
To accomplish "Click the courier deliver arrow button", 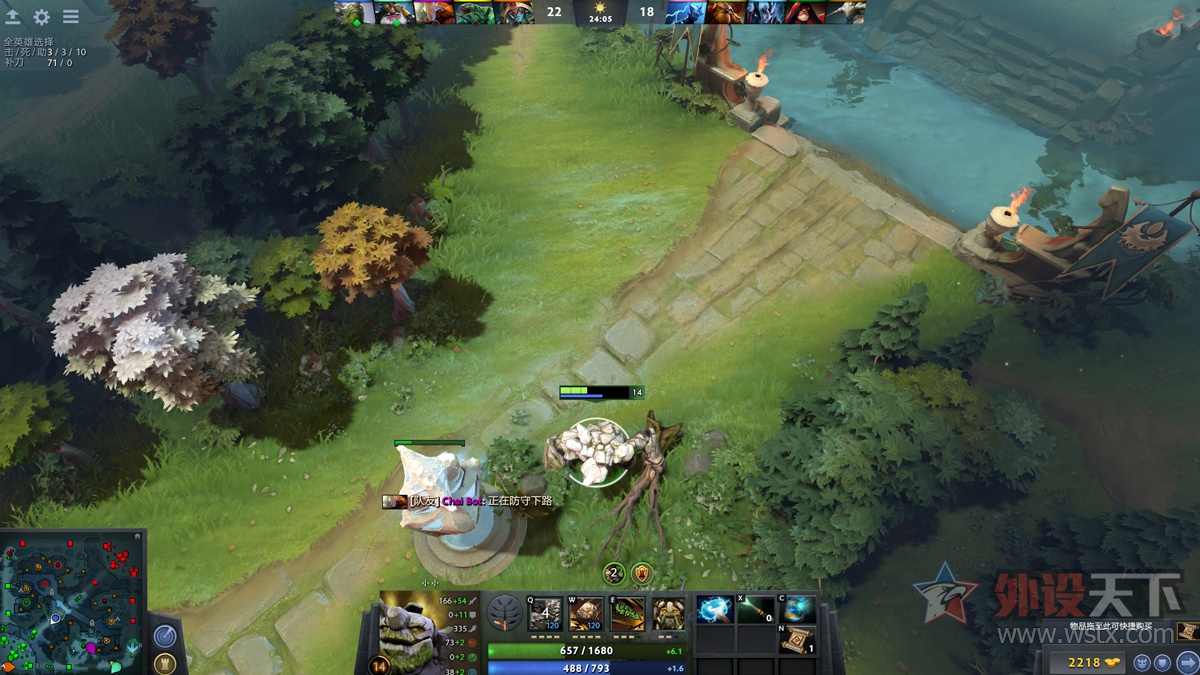I will click(x=1187, y=662).
